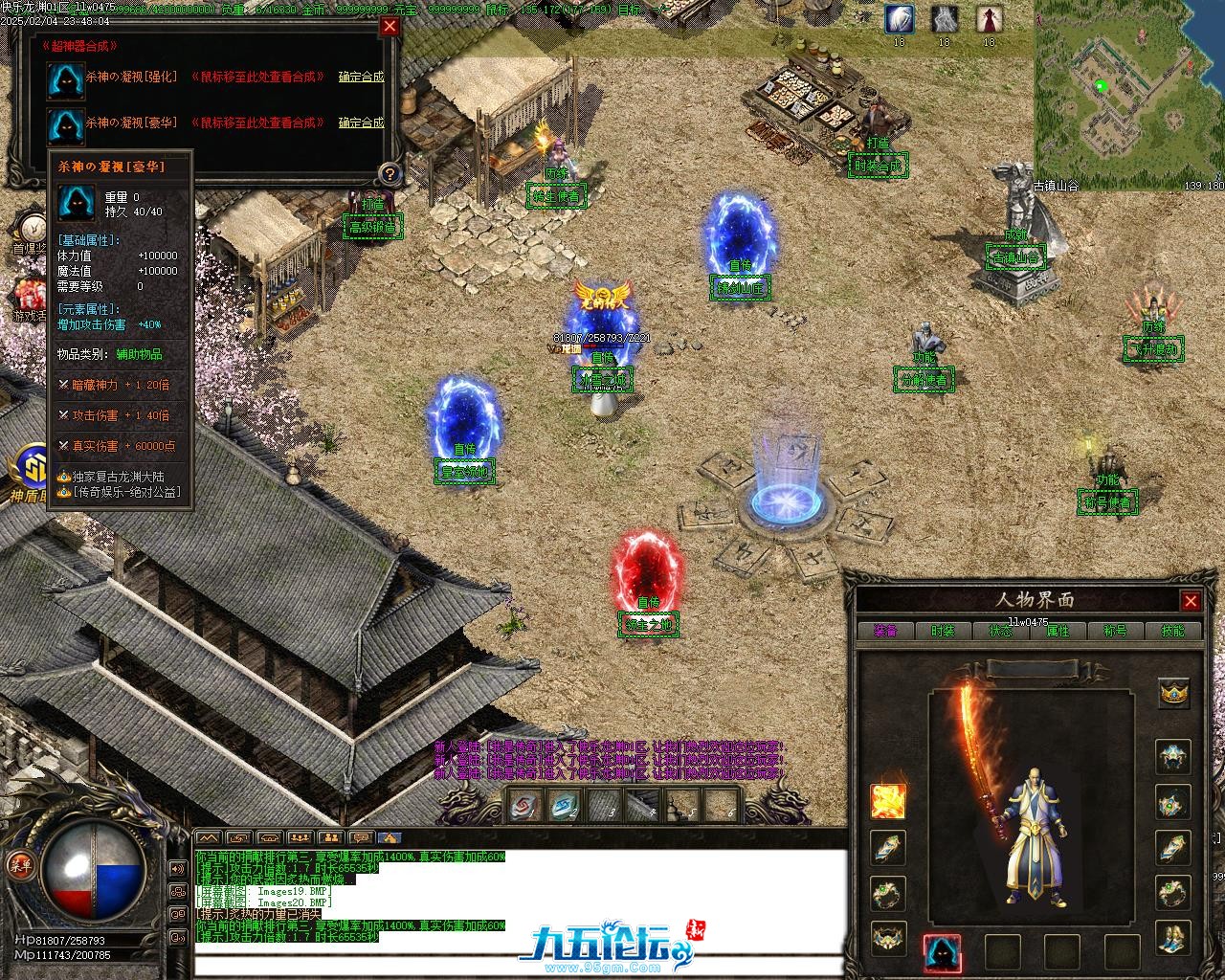Screen dimensions: 1225x980
Task: Toggle the speaker sound button beside chat
Action: [177, 869]
